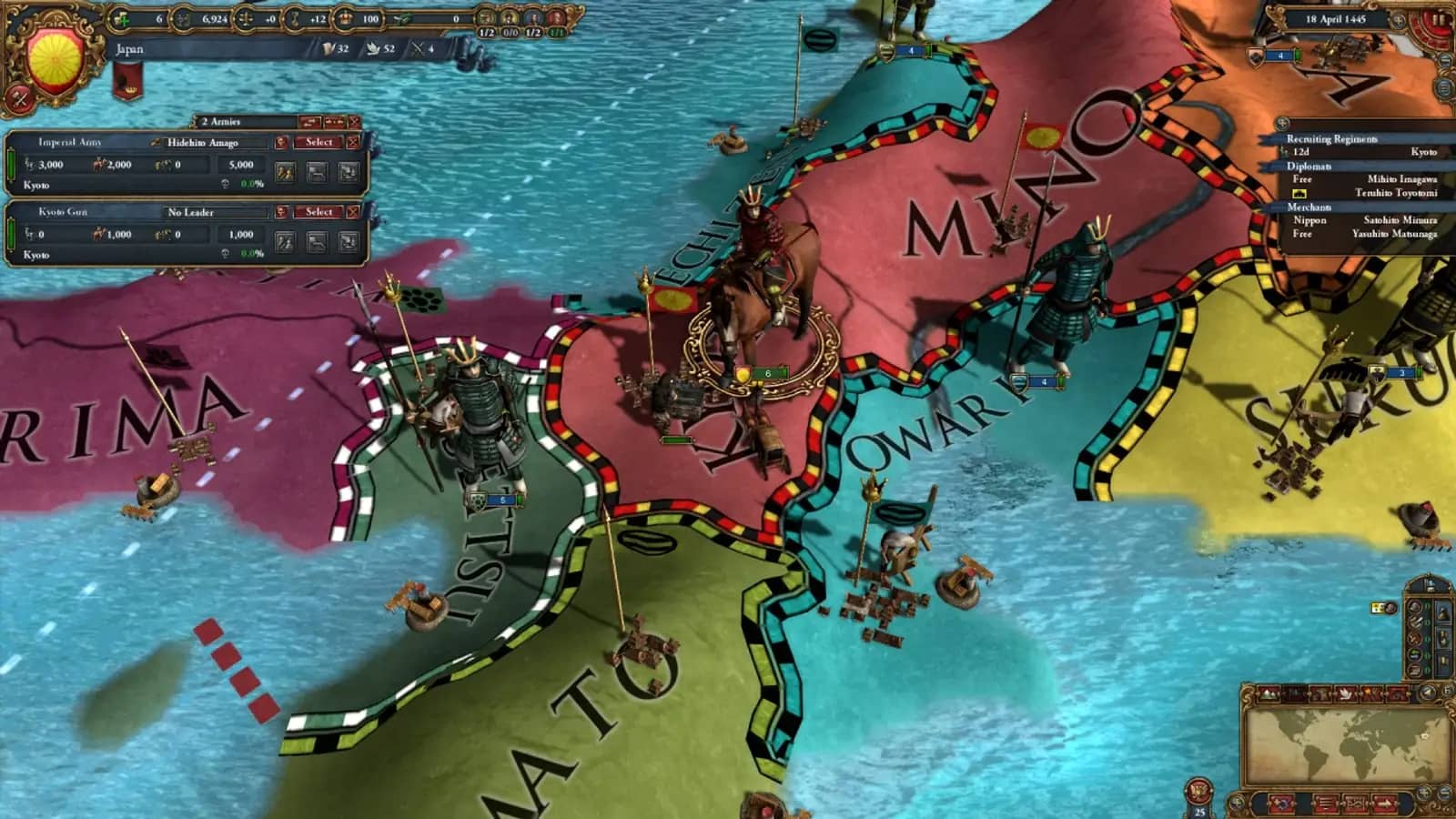Open the ledger icon below the minimap
Screen dimensions: 1456x819
(1324, 803)
